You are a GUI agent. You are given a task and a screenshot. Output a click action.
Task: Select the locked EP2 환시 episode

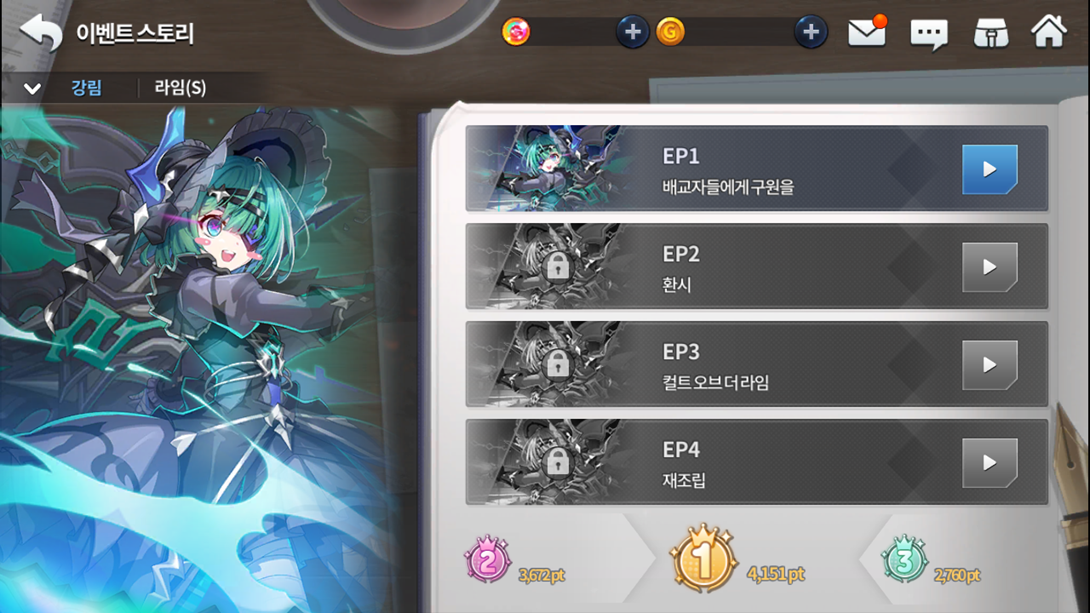[756, 267]
